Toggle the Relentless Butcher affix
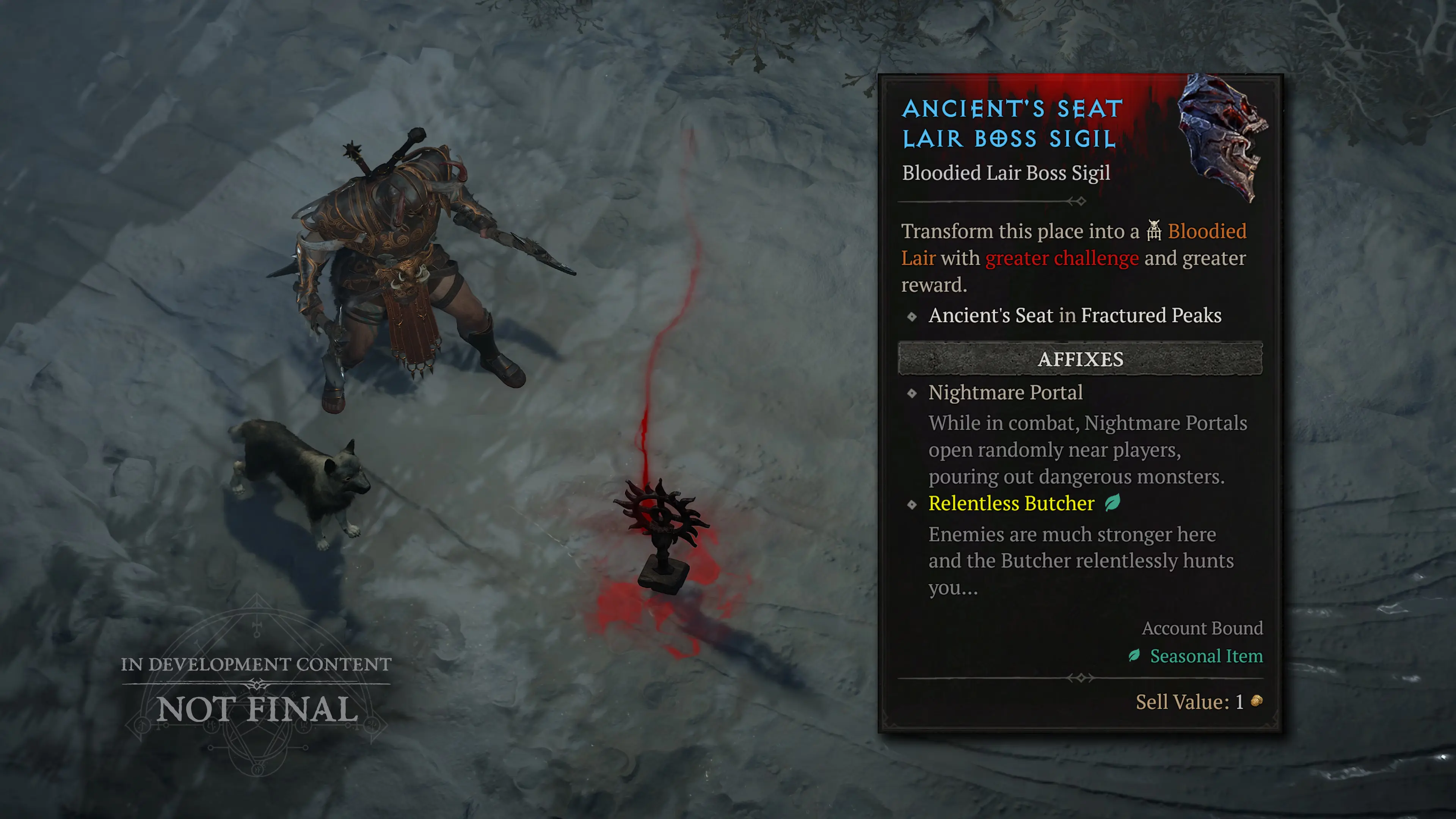1456x819 pixels. tap(1011, 504)
